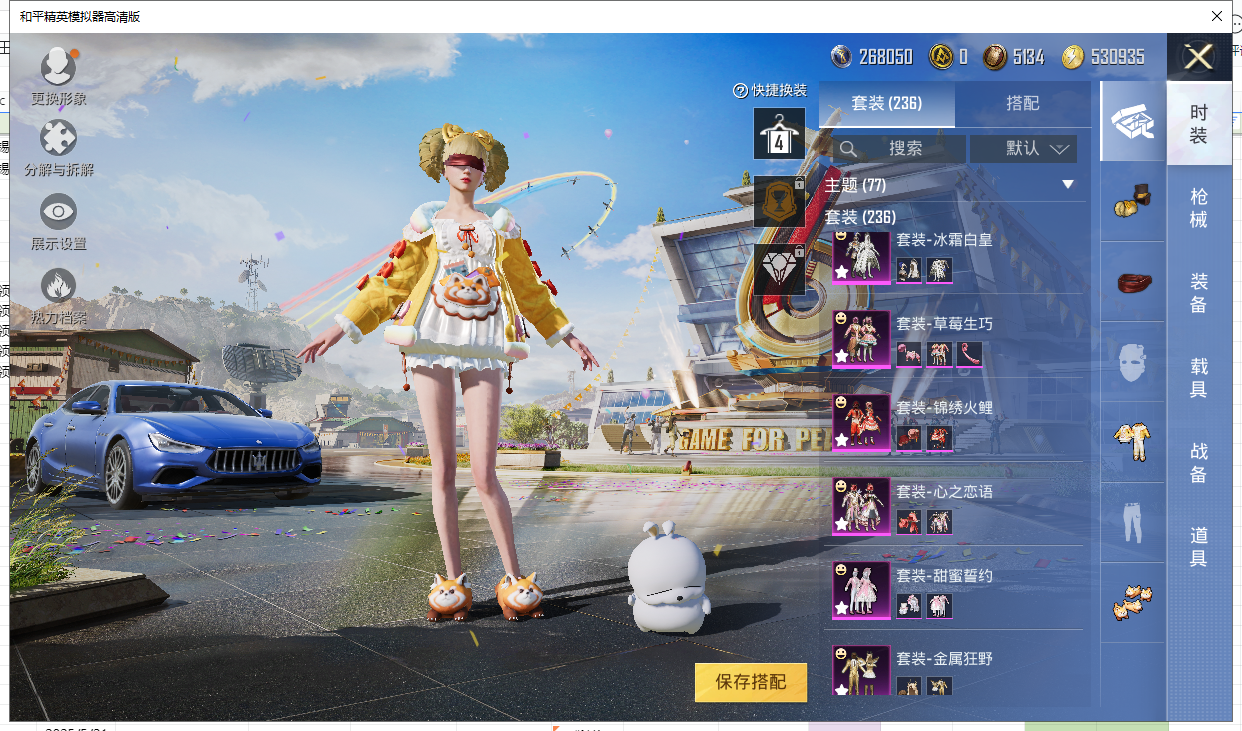
Task: Select the 套装 (236) tab
Action: pyautogui.click(x=886, y=103)
